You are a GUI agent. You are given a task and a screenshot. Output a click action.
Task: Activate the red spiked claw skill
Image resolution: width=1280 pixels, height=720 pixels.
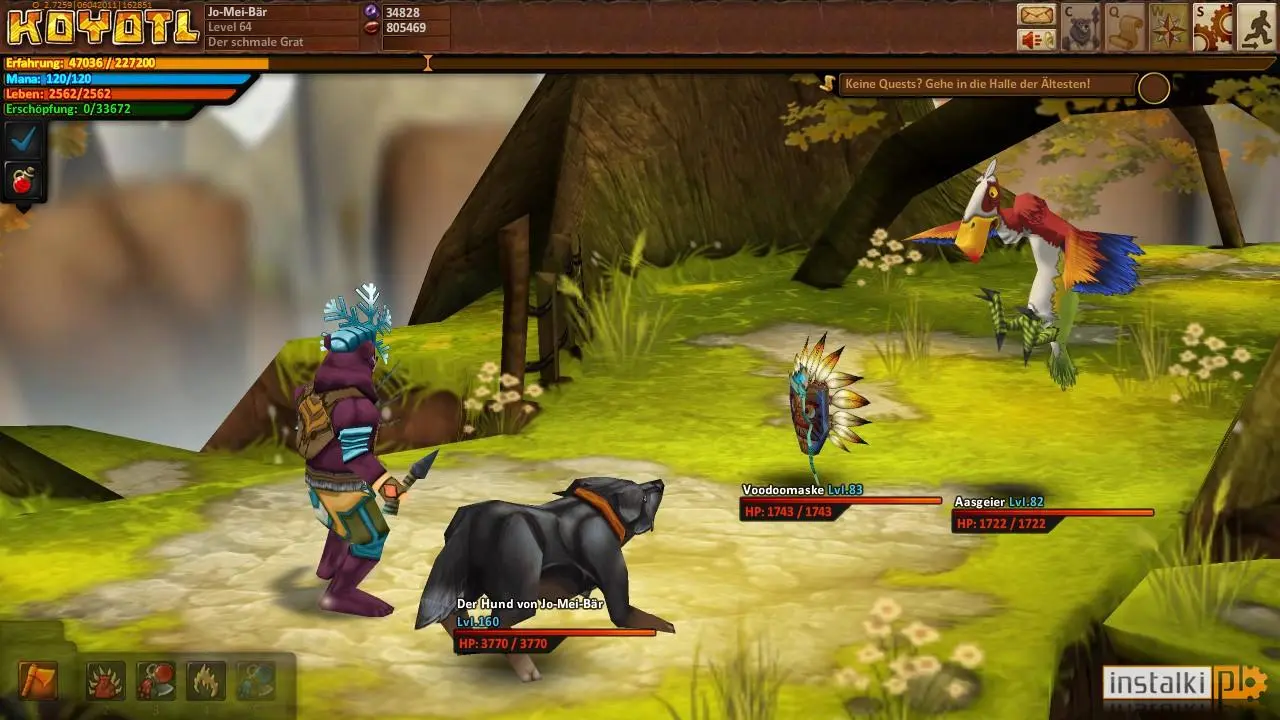click(105, 681)
